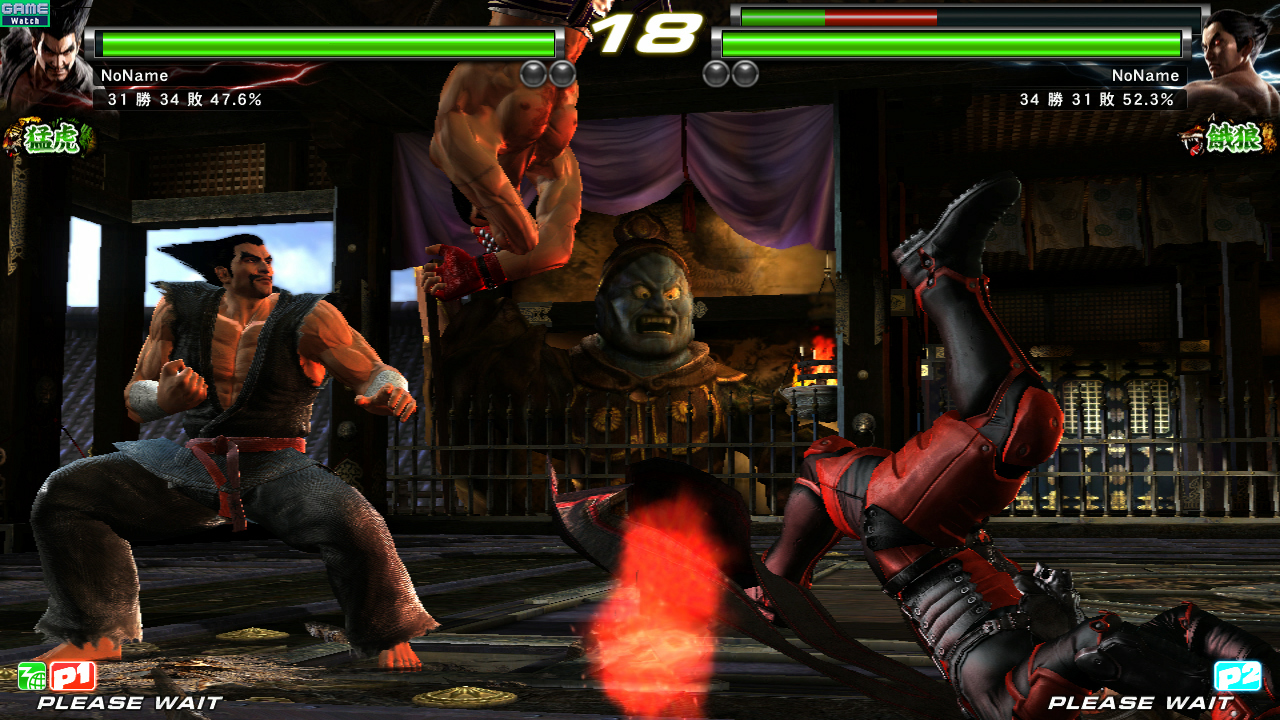Click the red P1 badge
This screenshot has height=720, width=1280.
point(73,677)
